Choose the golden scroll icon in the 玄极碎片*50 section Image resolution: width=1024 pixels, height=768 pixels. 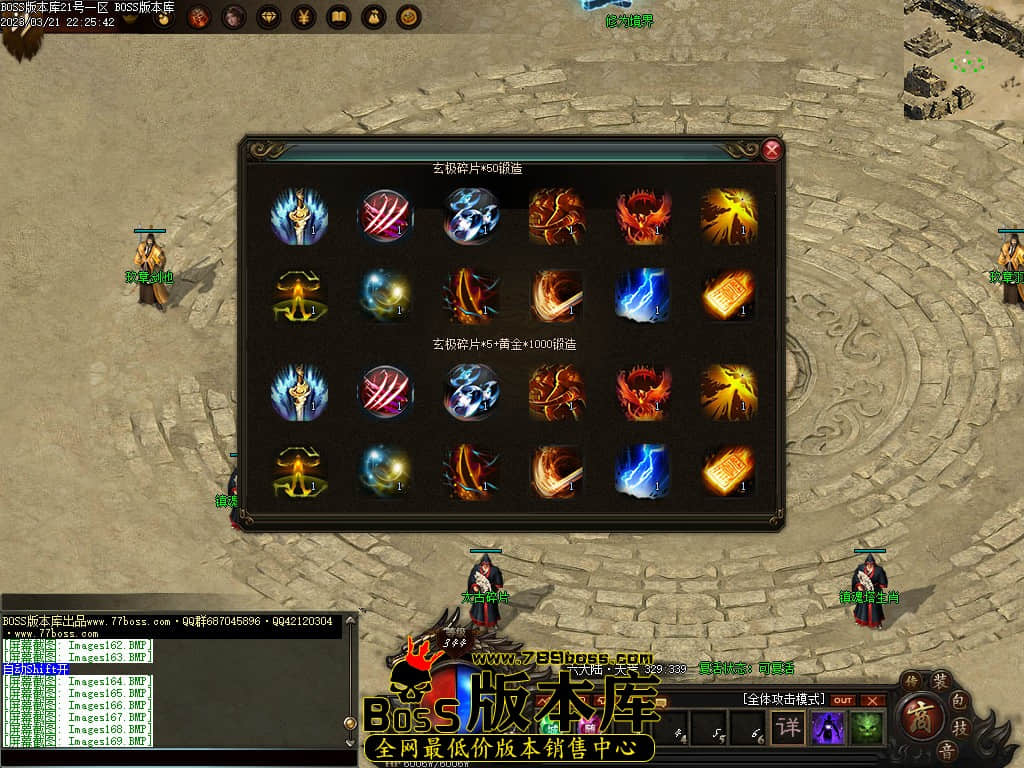[728, 295]
